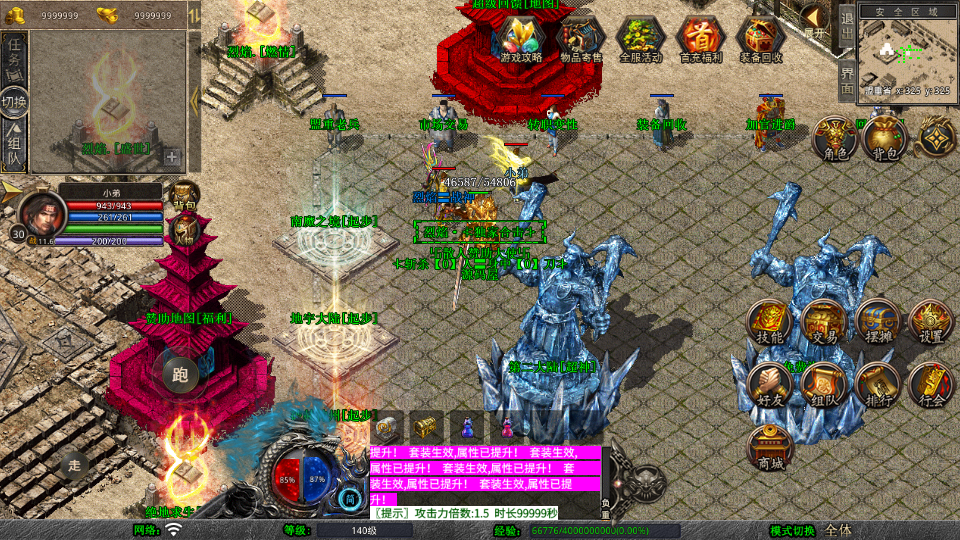Screen dimensions: 960x540
Task: Open the 摆摊 stall button
Action: click(878, 322)
